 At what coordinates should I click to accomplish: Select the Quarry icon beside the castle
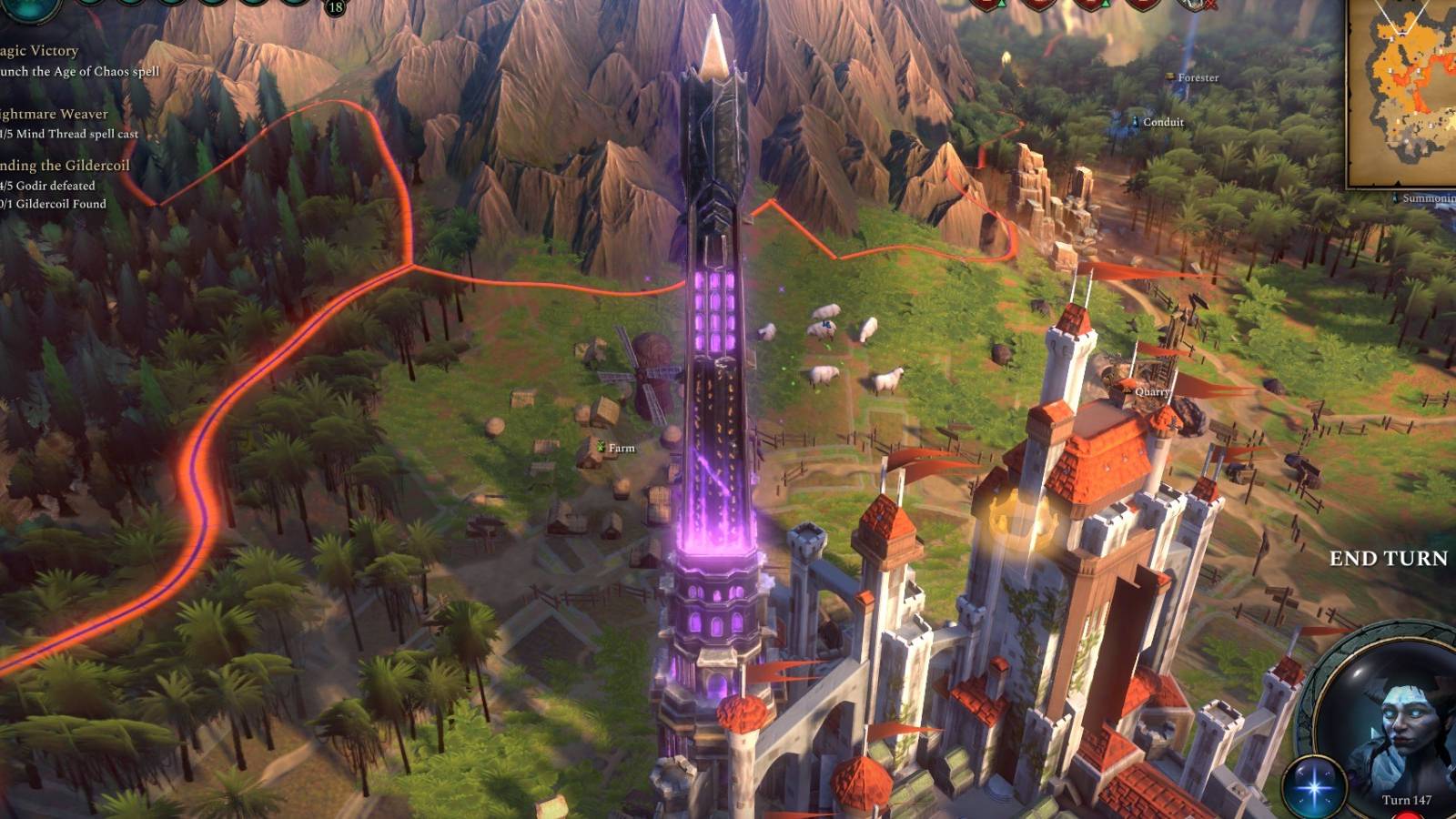point(1126,390)
